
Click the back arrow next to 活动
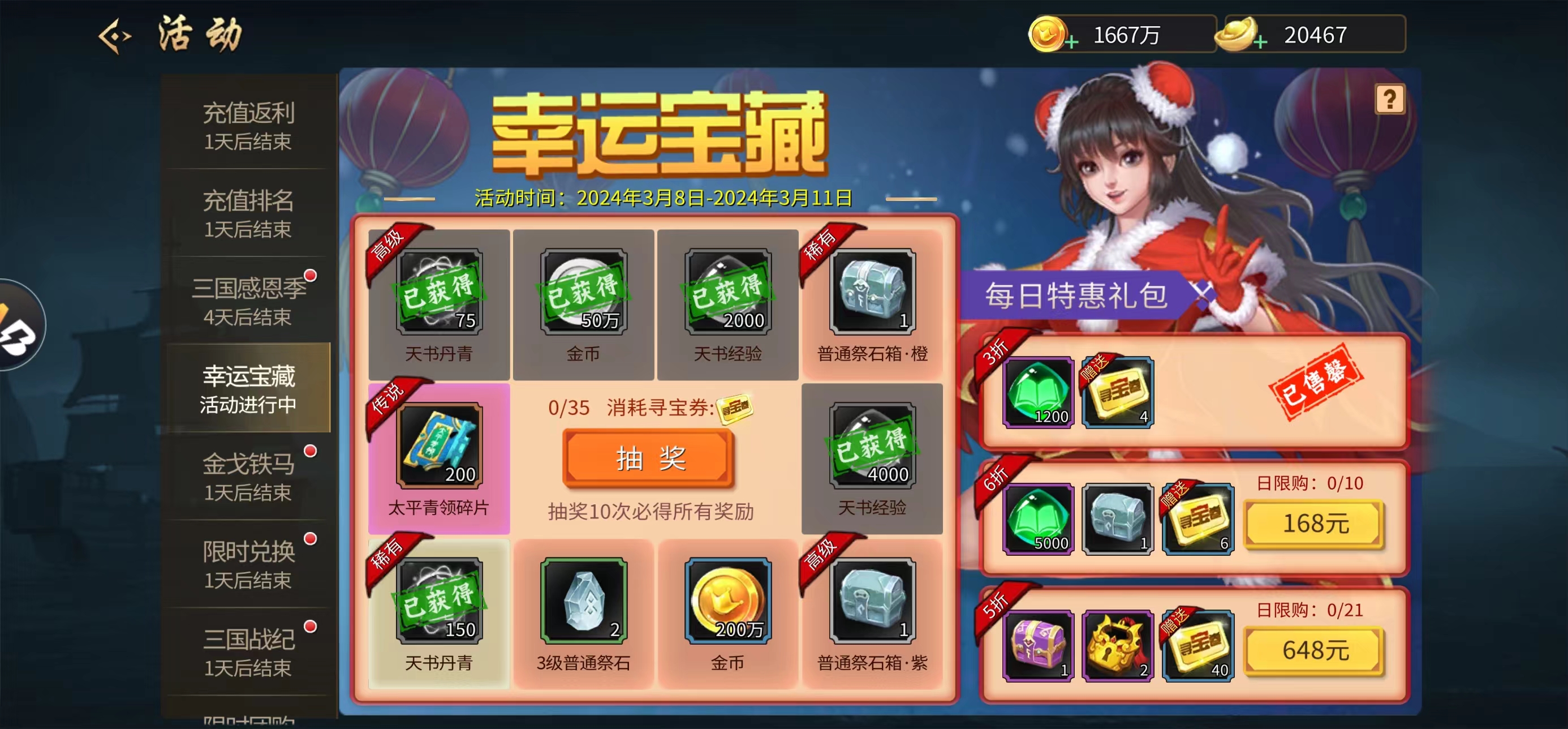[115, 35]
